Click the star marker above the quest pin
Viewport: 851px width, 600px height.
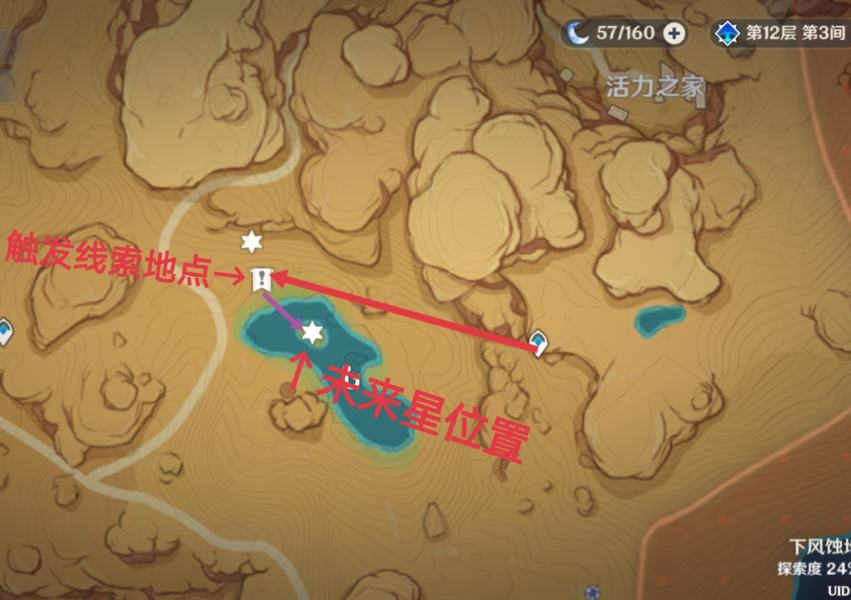point(250,241)
